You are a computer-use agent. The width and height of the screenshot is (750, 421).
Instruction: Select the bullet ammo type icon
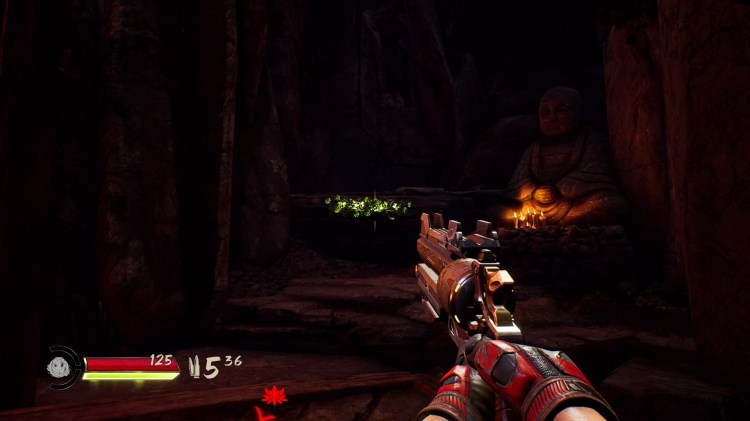click(x=195, y=368)
